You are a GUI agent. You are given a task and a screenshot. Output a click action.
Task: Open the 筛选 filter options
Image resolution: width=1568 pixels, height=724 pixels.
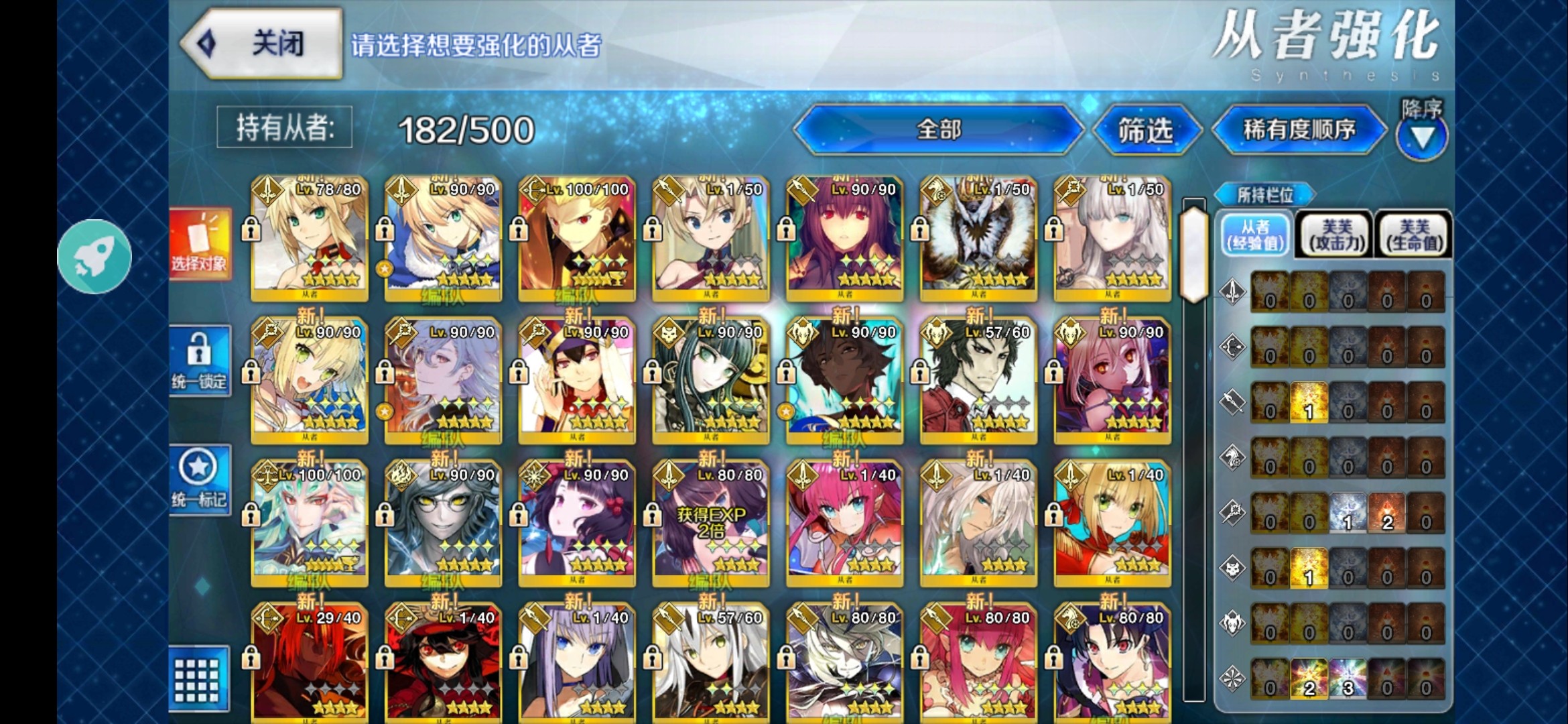click(1145, 130)
